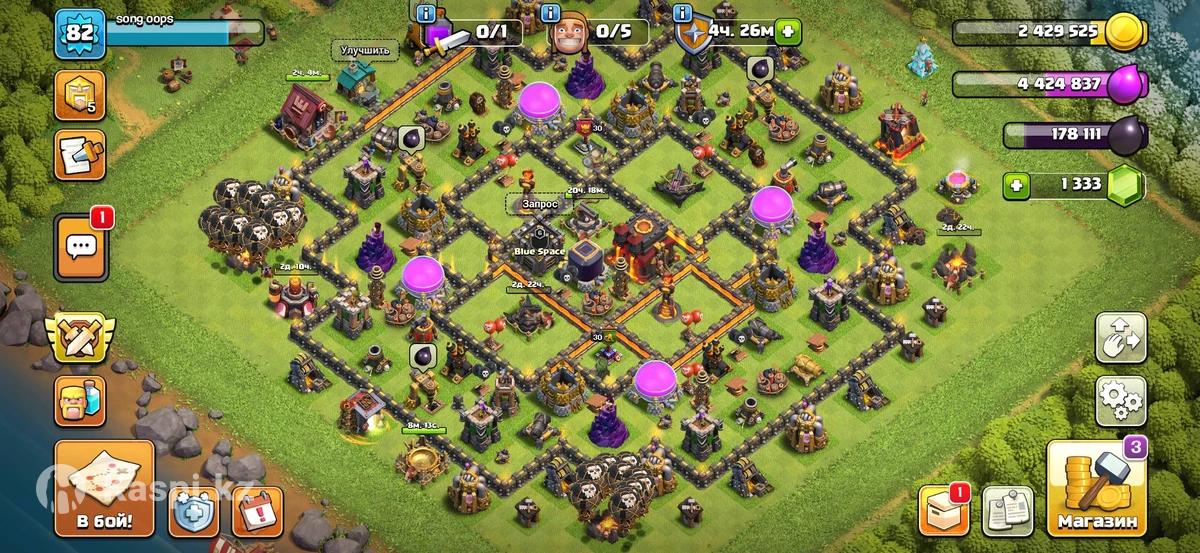Show info for the 0/5 builders counter

click(x=548, y=13)
